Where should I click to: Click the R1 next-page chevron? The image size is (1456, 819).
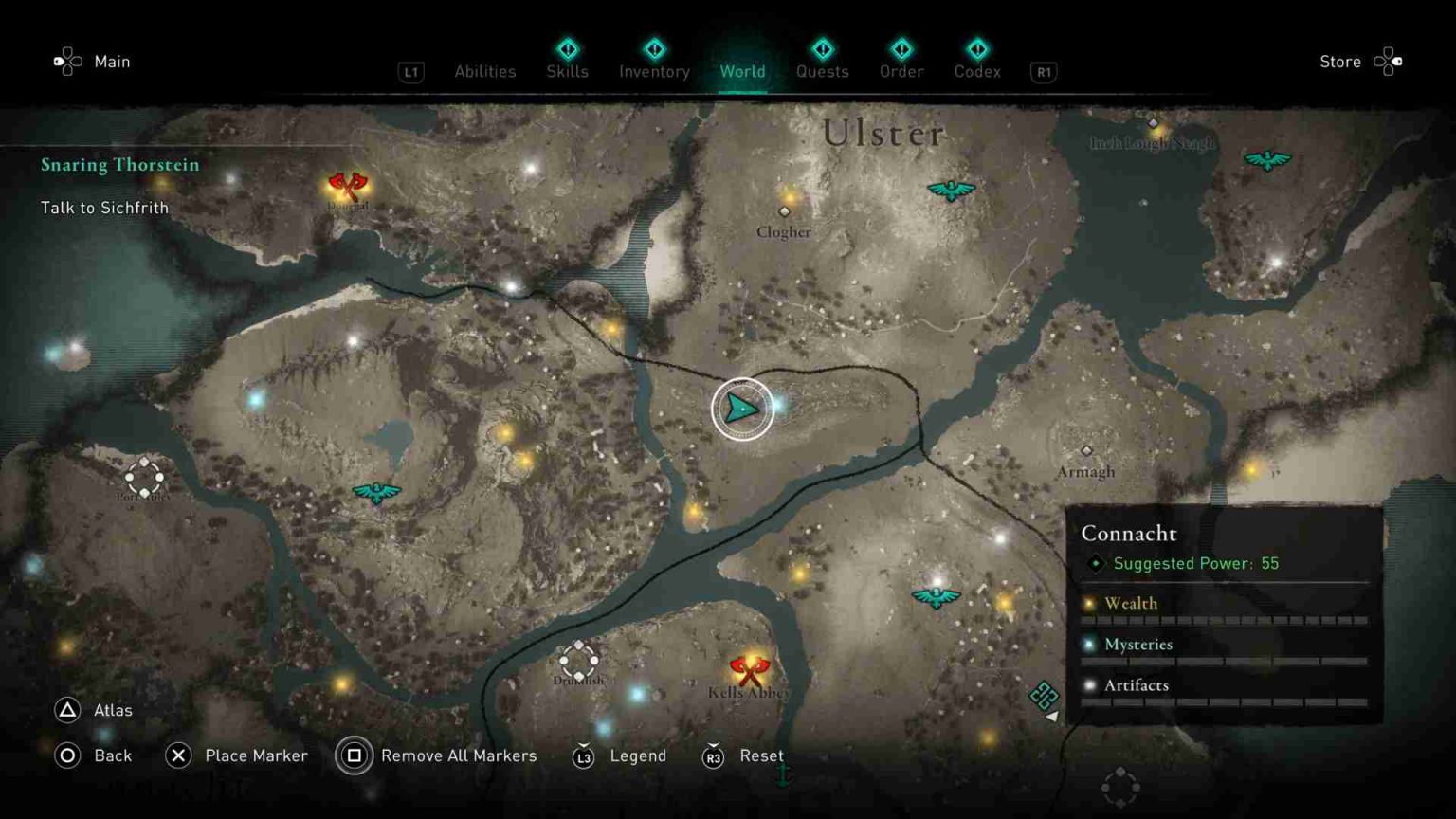[x=1044, y=72]
